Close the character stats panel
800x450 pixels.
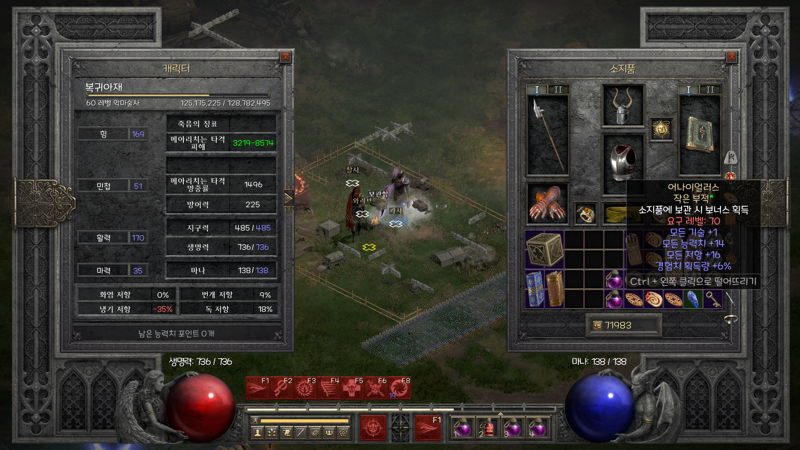(285, 58)
